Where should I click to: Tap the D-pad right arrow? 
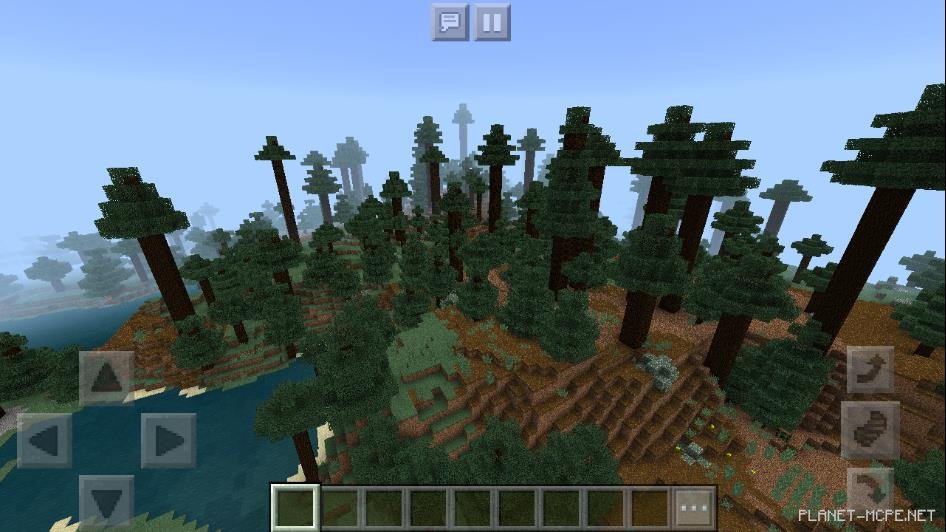pyautogui.click(x=168, y=440)
